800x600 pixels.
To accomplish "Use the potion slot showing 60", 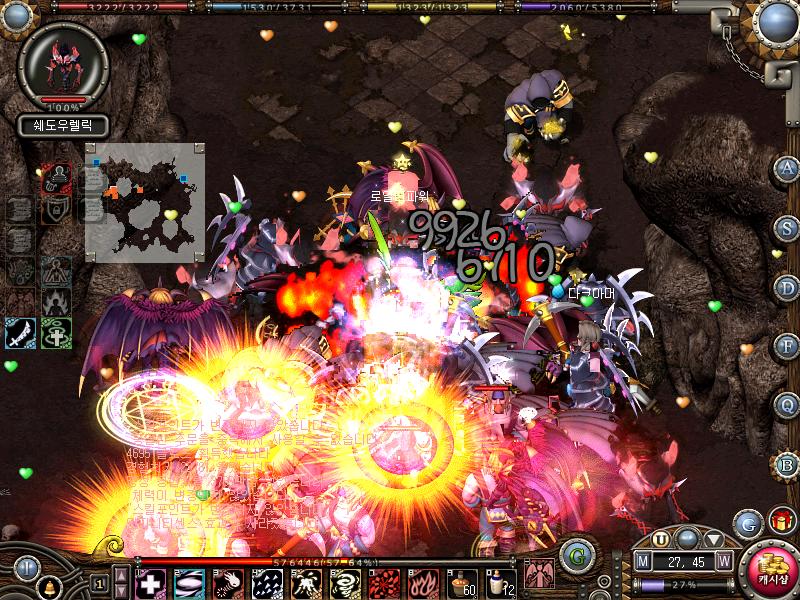I will click(x=460, y=582).
